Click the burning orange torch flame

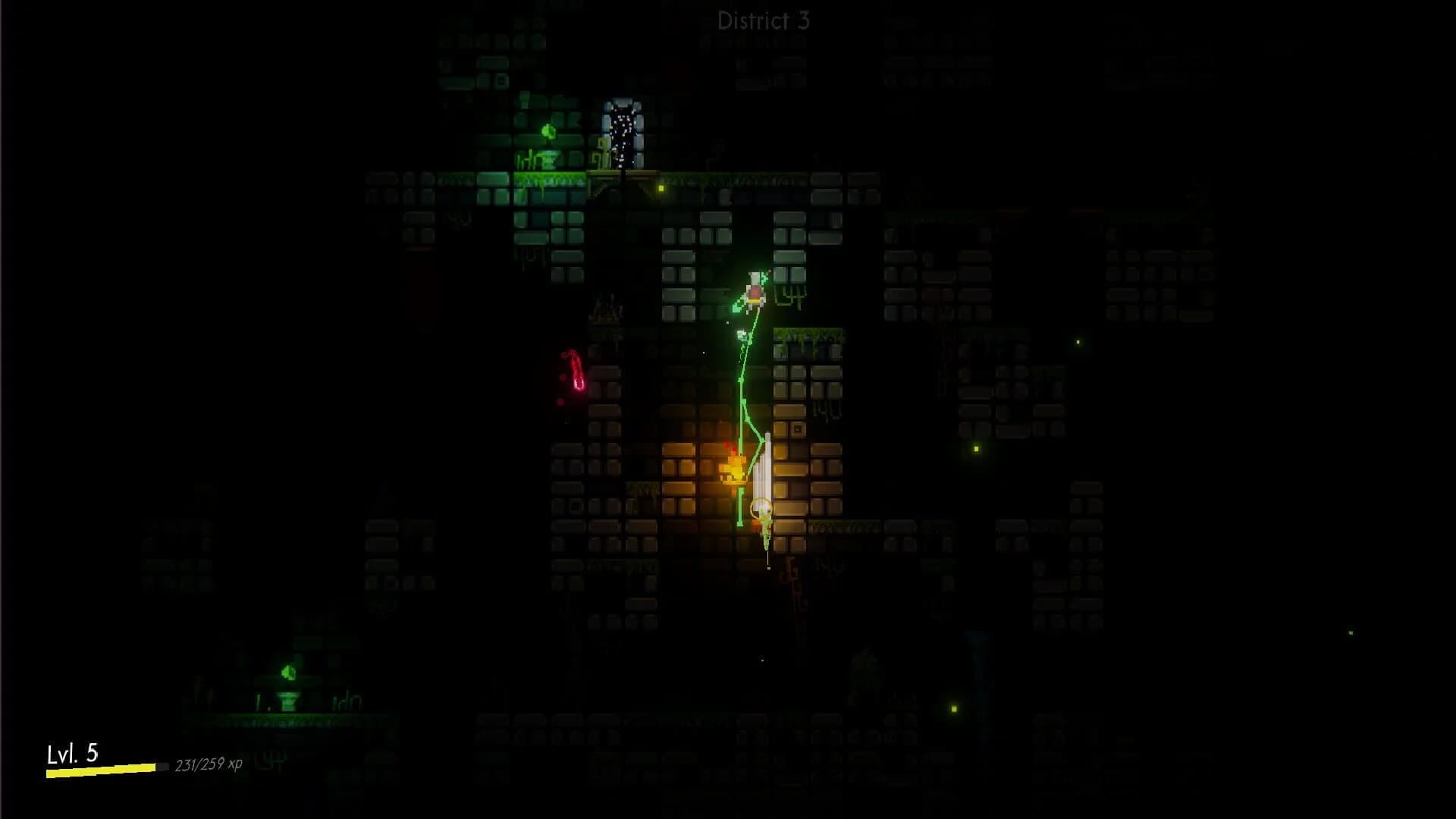(x=734, y=470)
